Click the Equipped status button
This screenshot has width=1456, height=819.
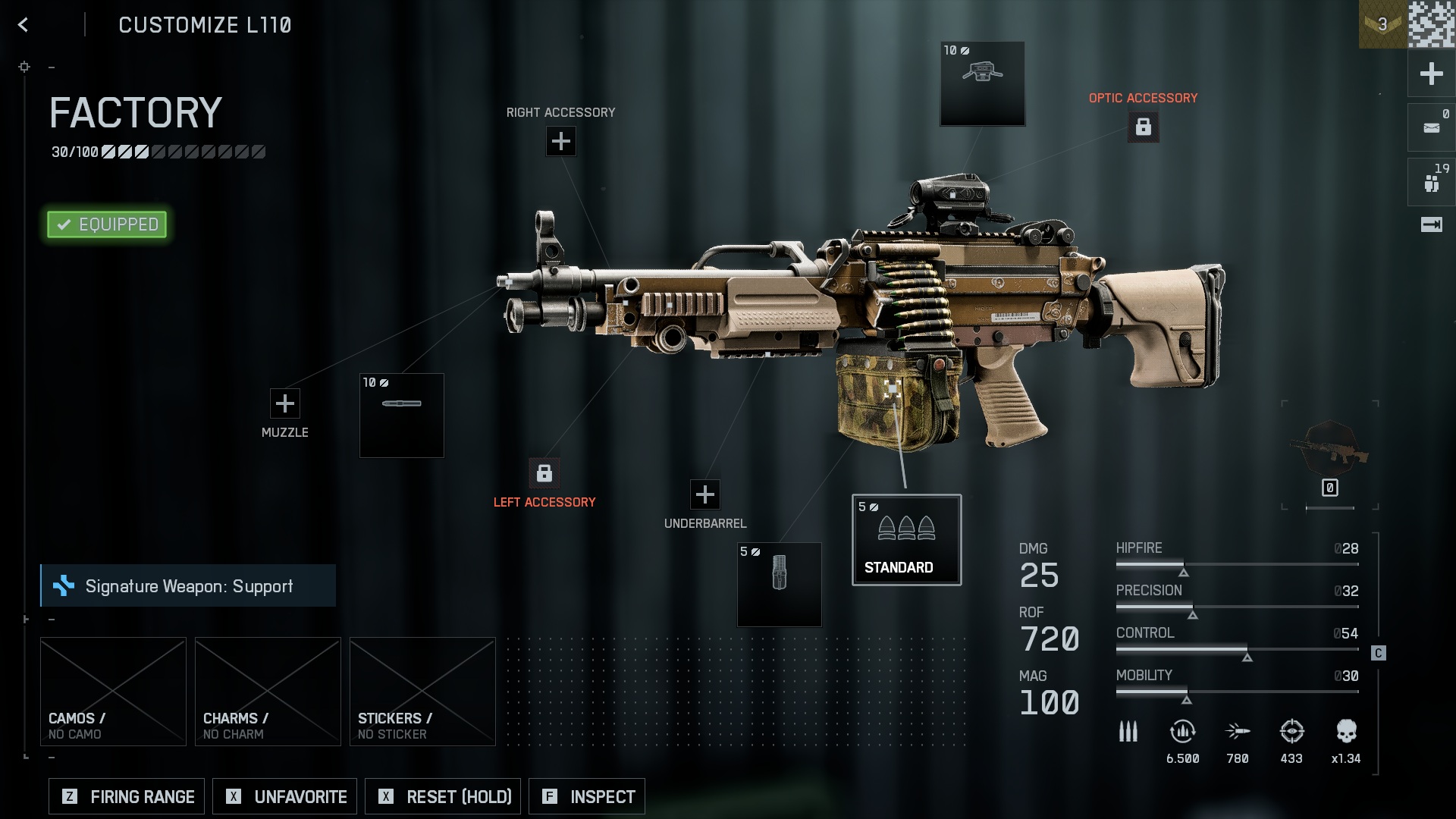(x=107, y=224)
